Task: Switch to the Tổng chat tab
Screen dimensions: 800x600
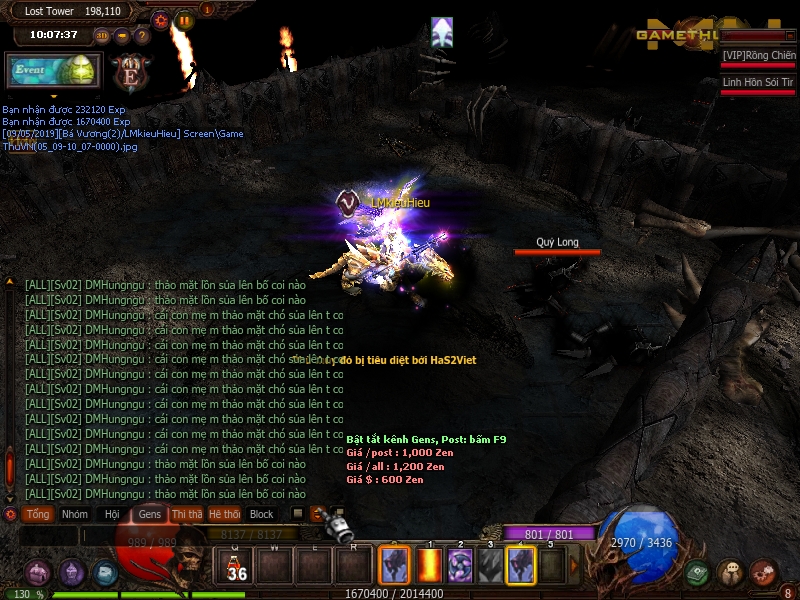Action: click(x=38, y=514)
